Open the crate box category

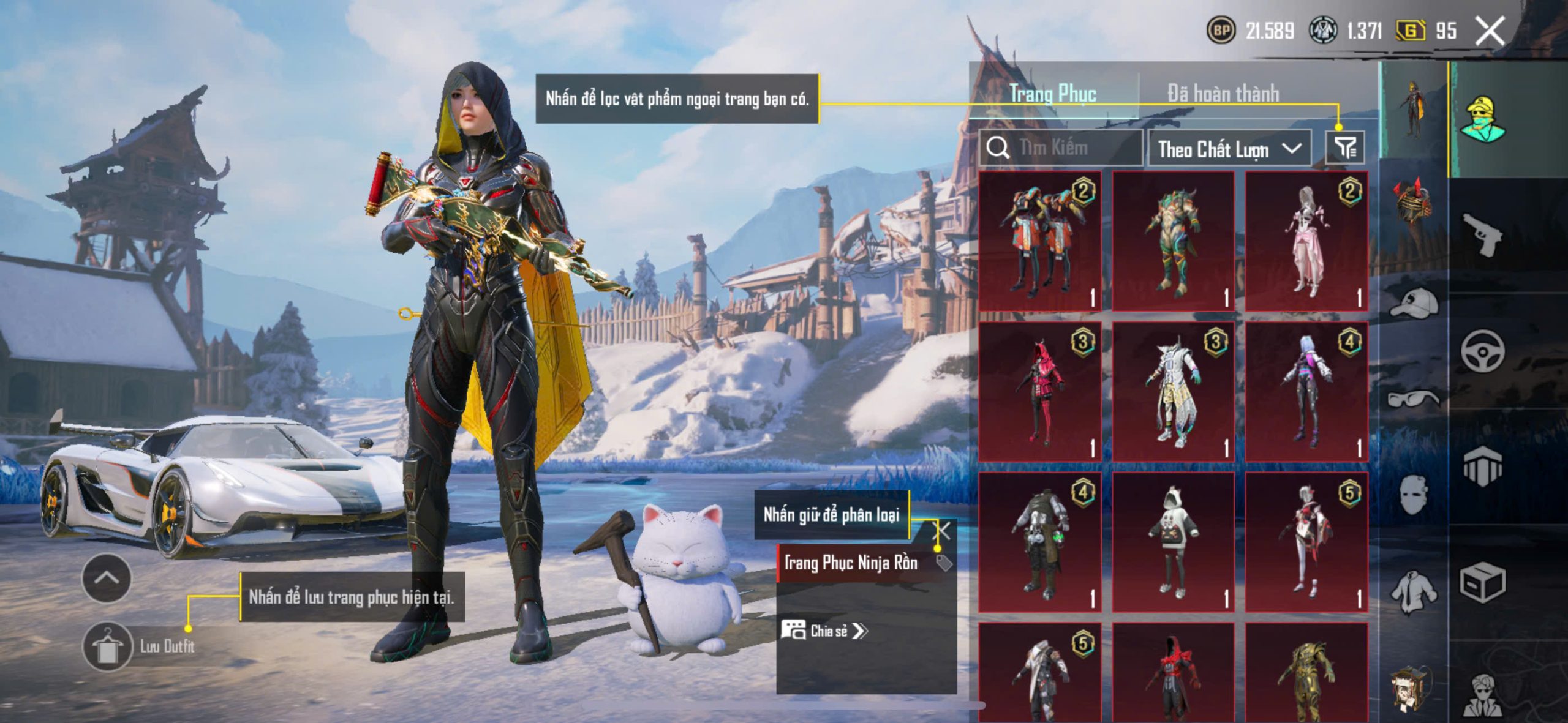tap(1482, 583)
